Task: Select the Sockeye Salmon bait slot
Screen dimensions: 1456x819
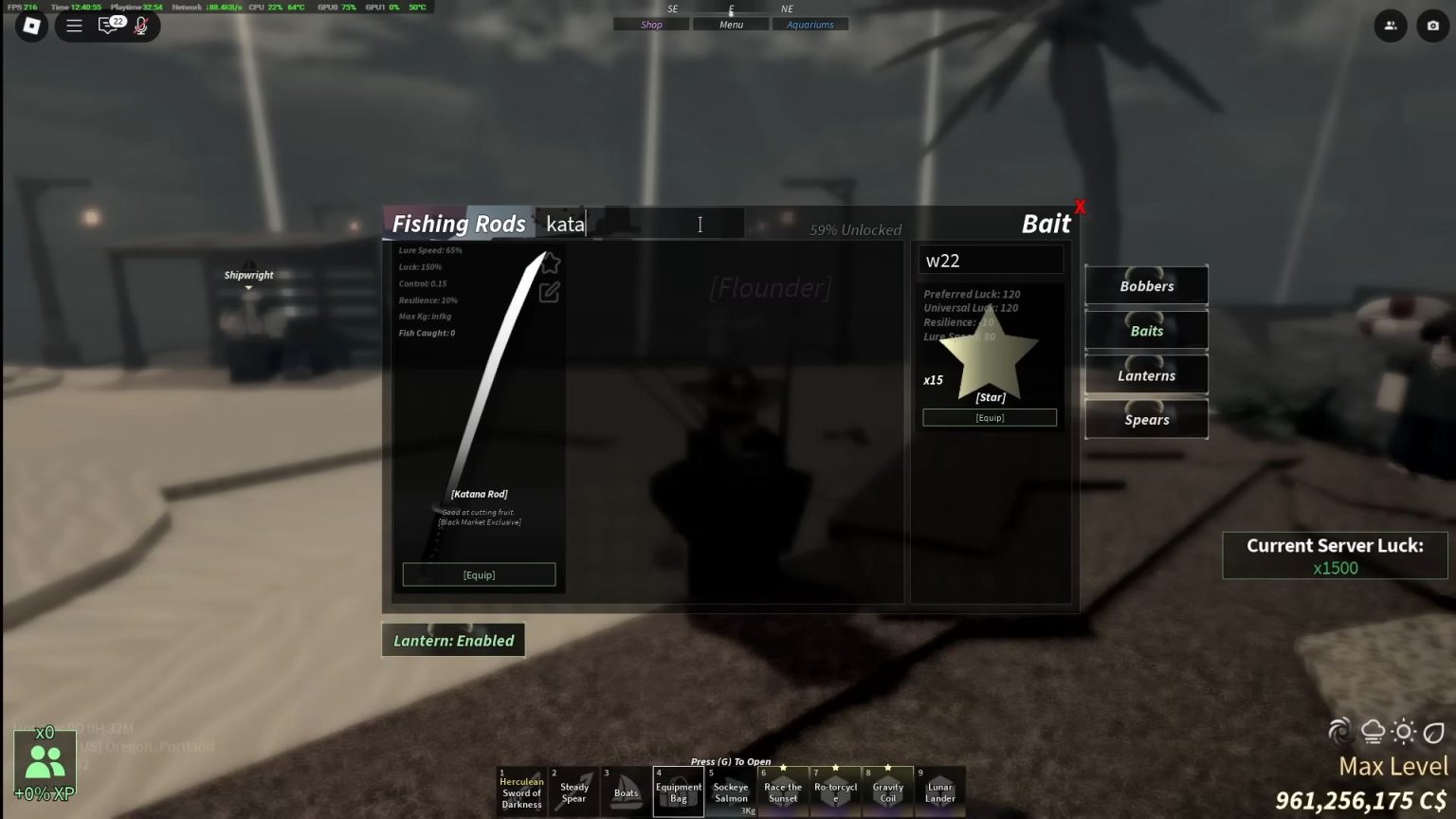Action: 730,791
